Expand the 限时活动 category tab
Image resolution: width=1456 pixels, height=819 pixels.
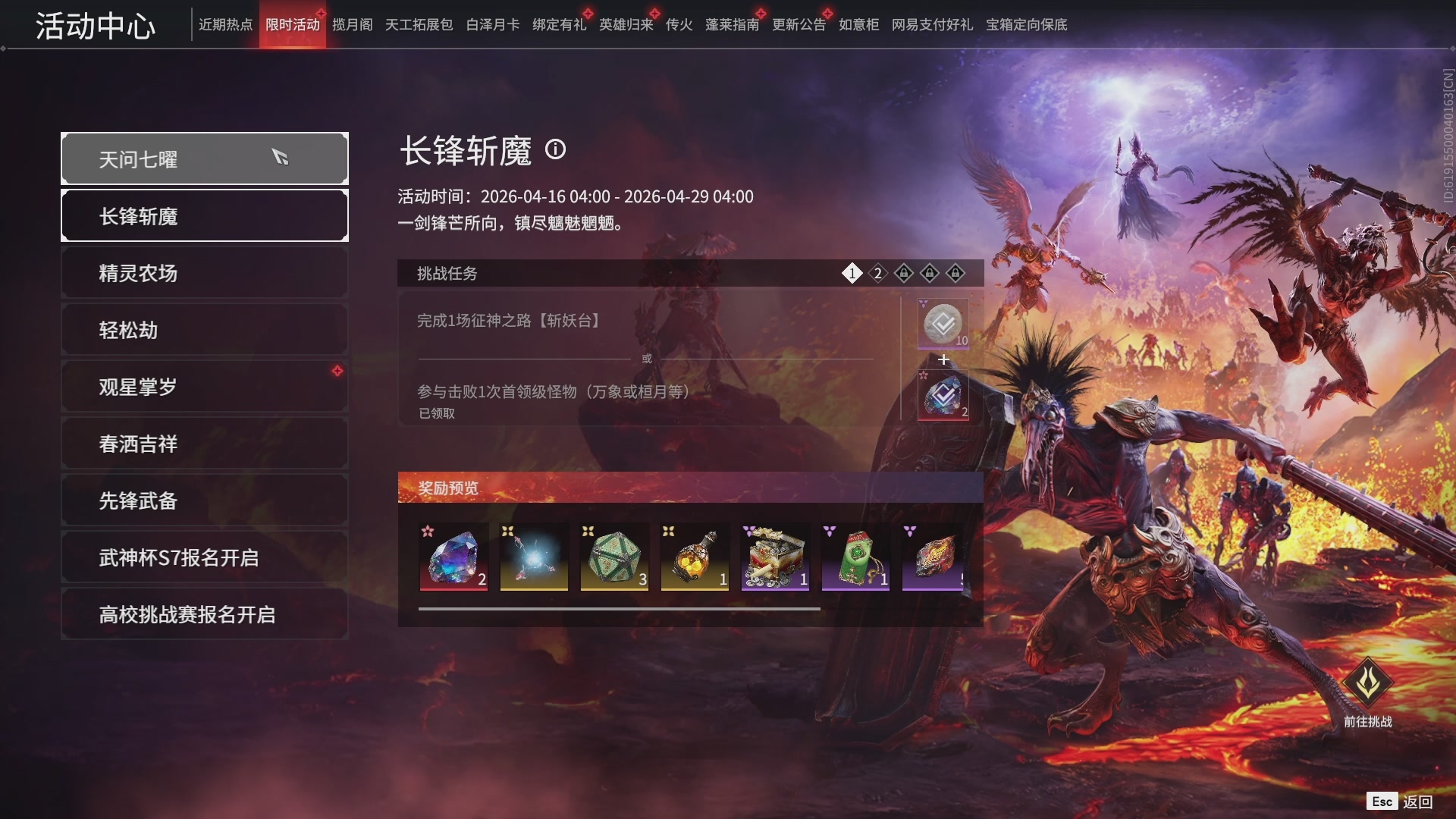293,24
